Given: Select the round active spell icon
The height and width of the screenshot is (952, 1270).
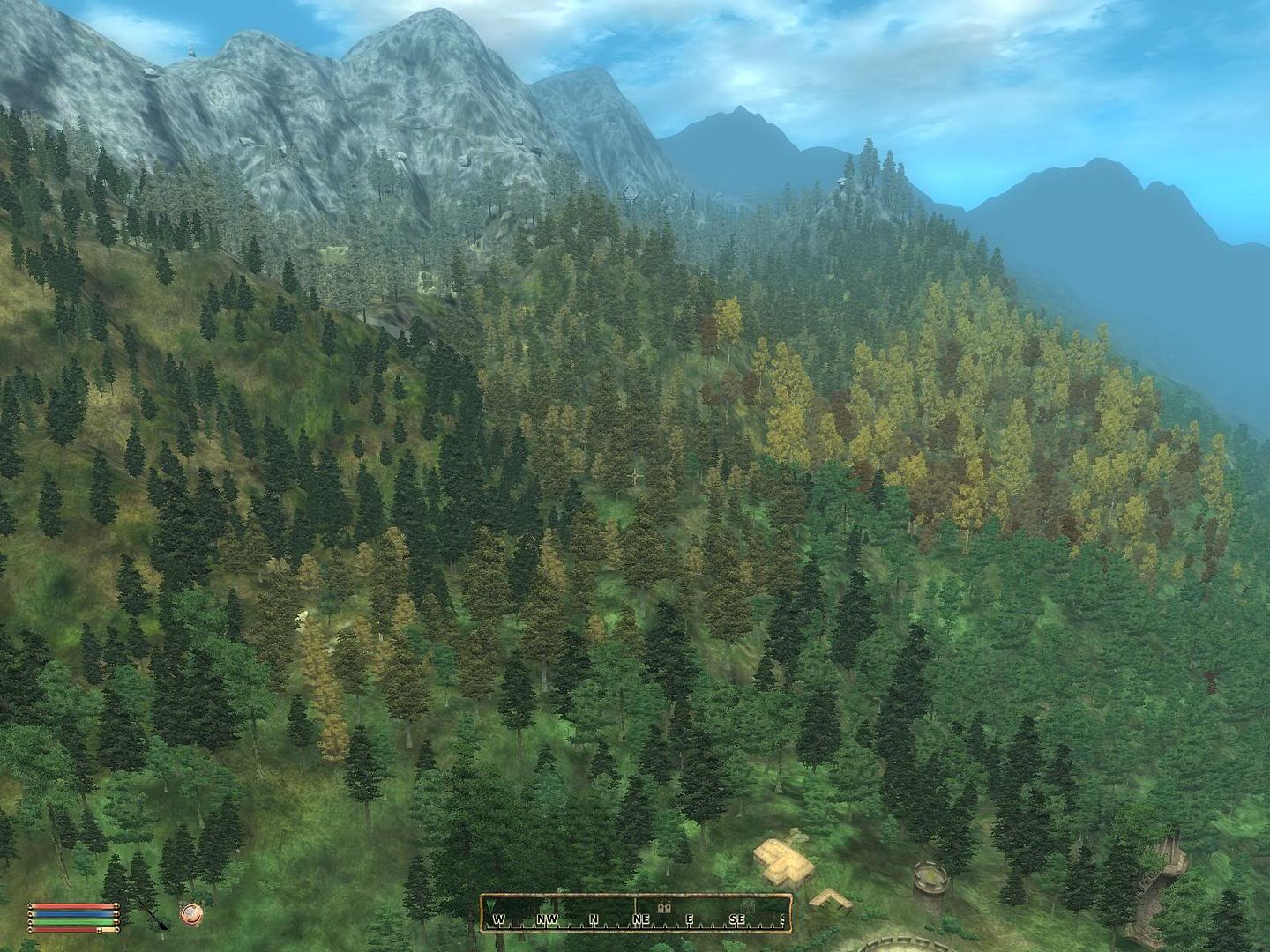Looking at the screenshot, I should (x=190, y=914).
